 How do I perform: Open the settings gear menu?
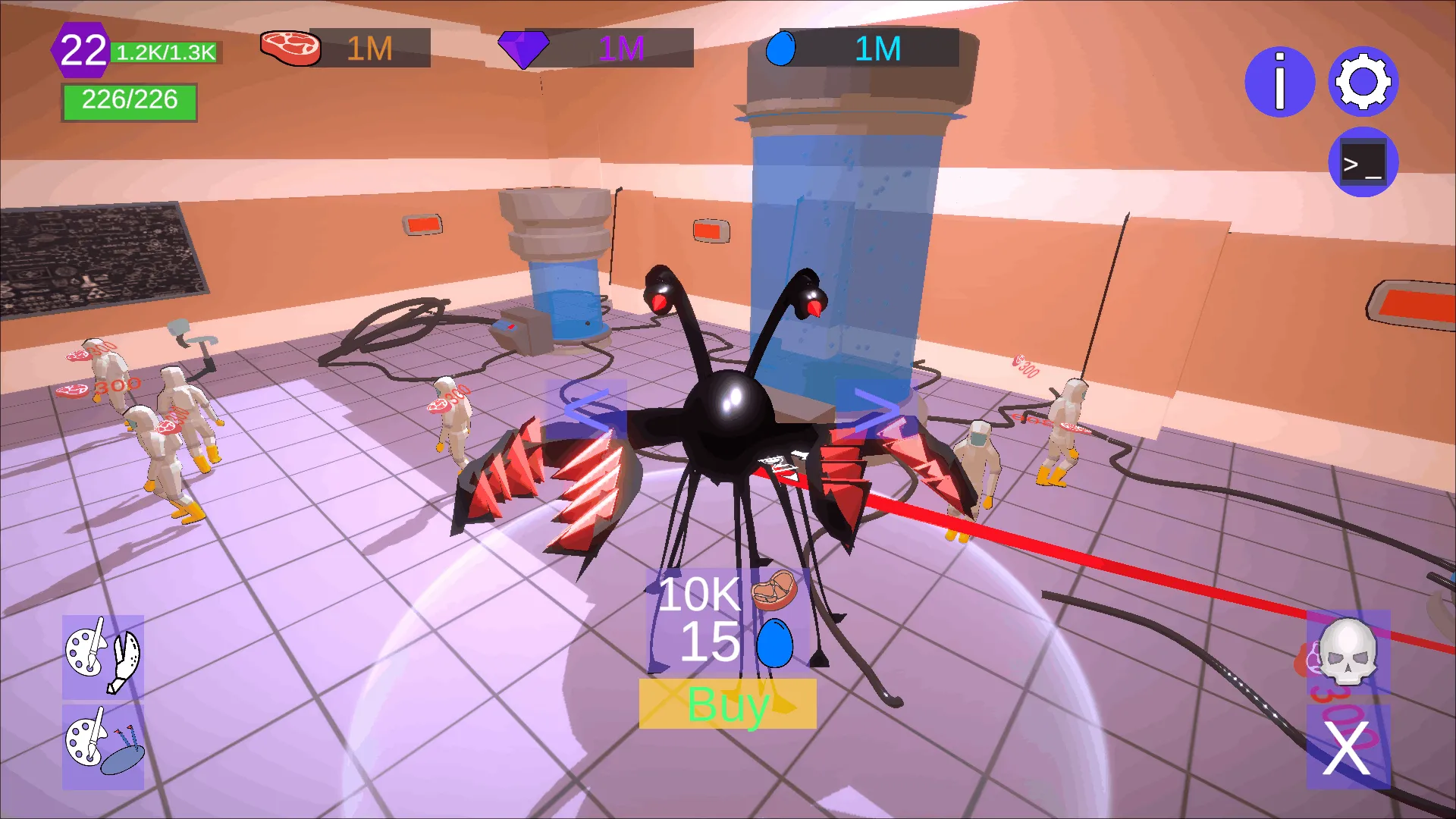pos(1363,83)
